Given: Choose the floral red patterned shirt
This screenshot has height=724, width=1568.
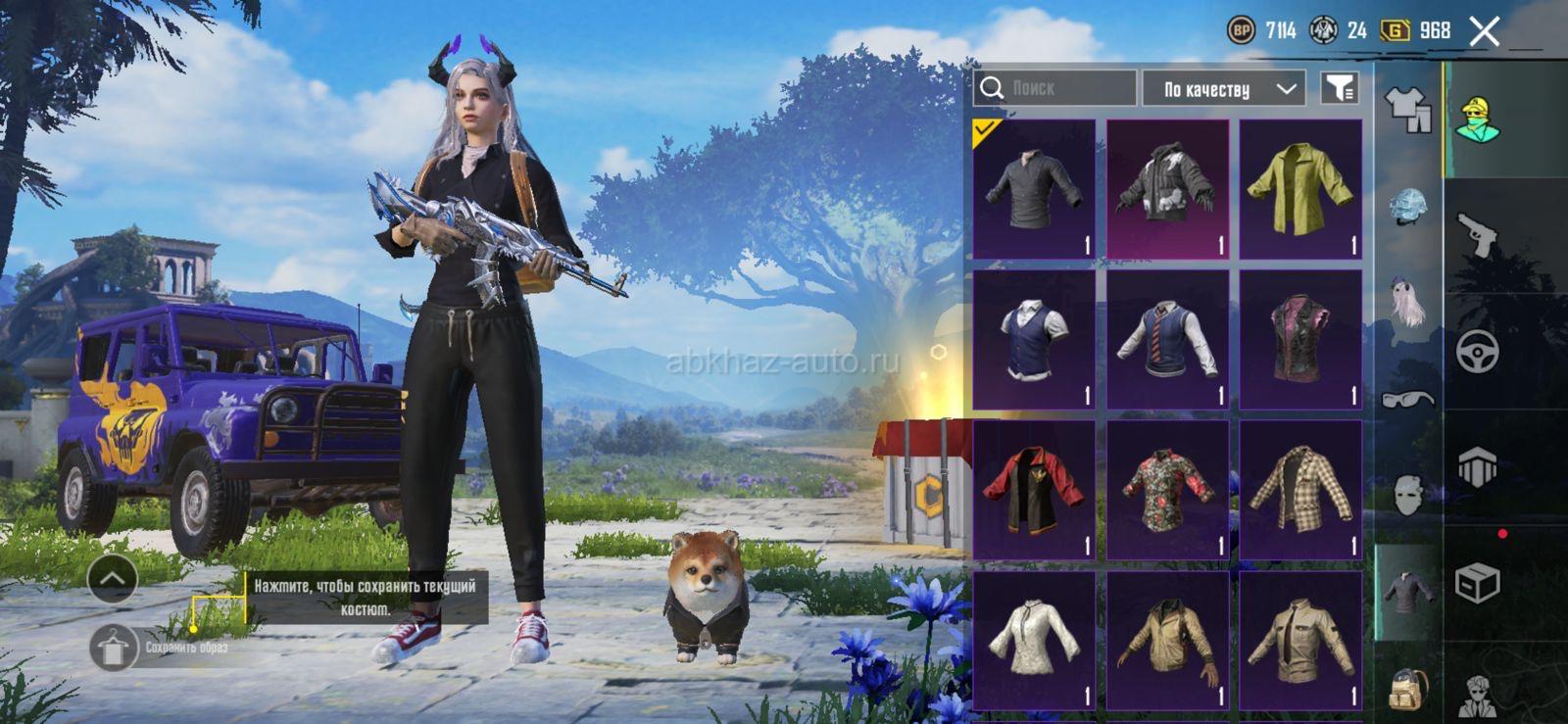Looking at the screenshot, I should pos(1167,490).
